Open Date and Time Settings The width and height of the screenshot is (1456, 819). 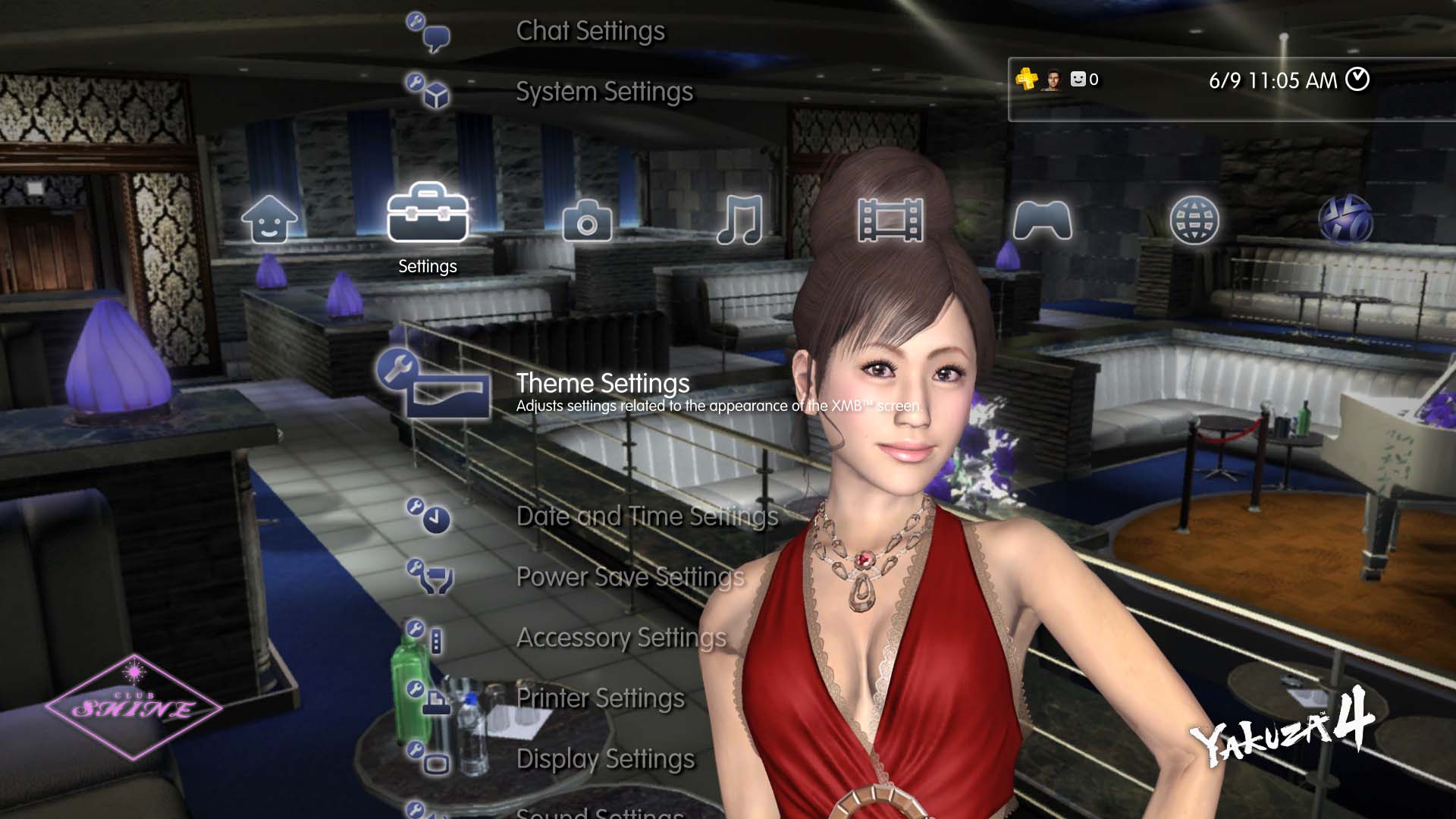[x=647, y=516]
